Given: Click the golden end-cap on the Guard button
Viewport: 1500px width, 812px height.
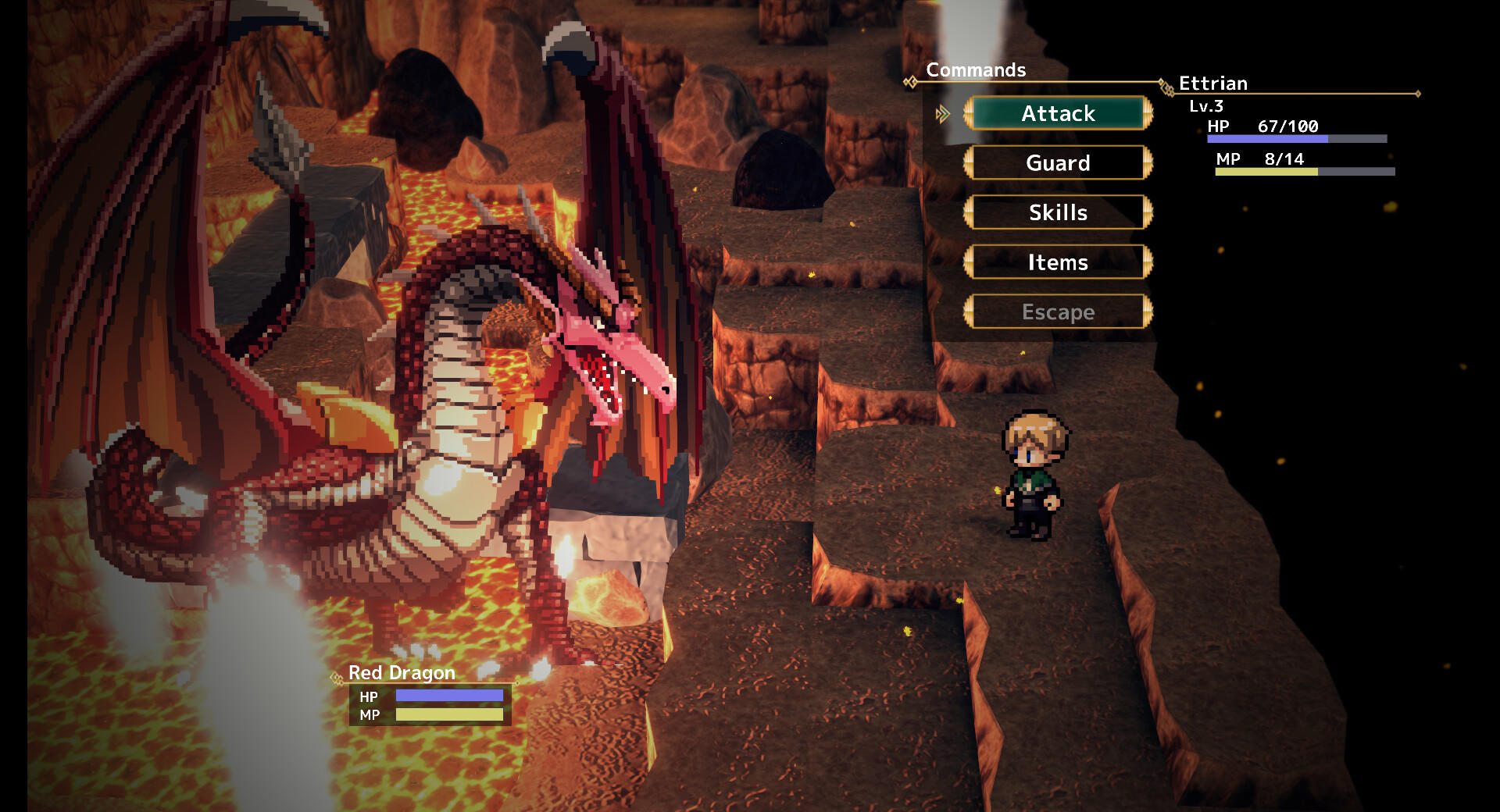Looking at the screenshot, I should pos(1147,163).
